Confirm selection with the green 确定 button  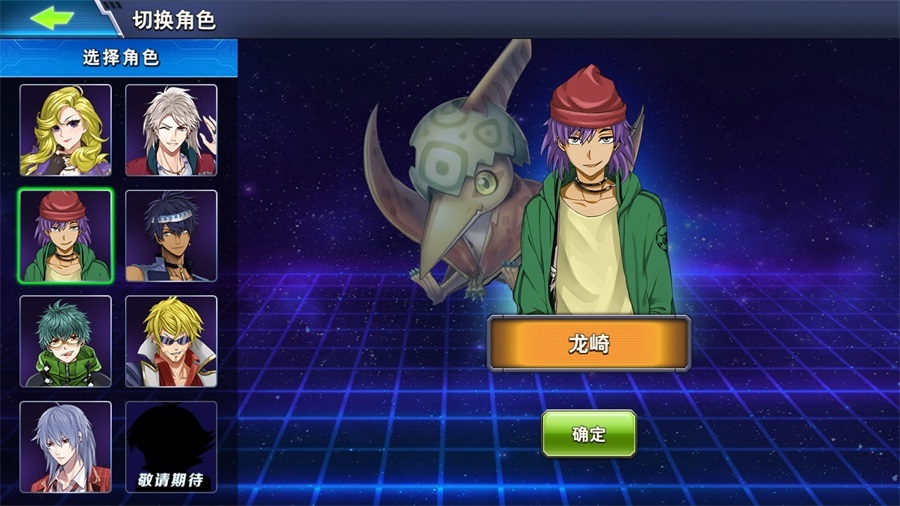click(589, 434)
